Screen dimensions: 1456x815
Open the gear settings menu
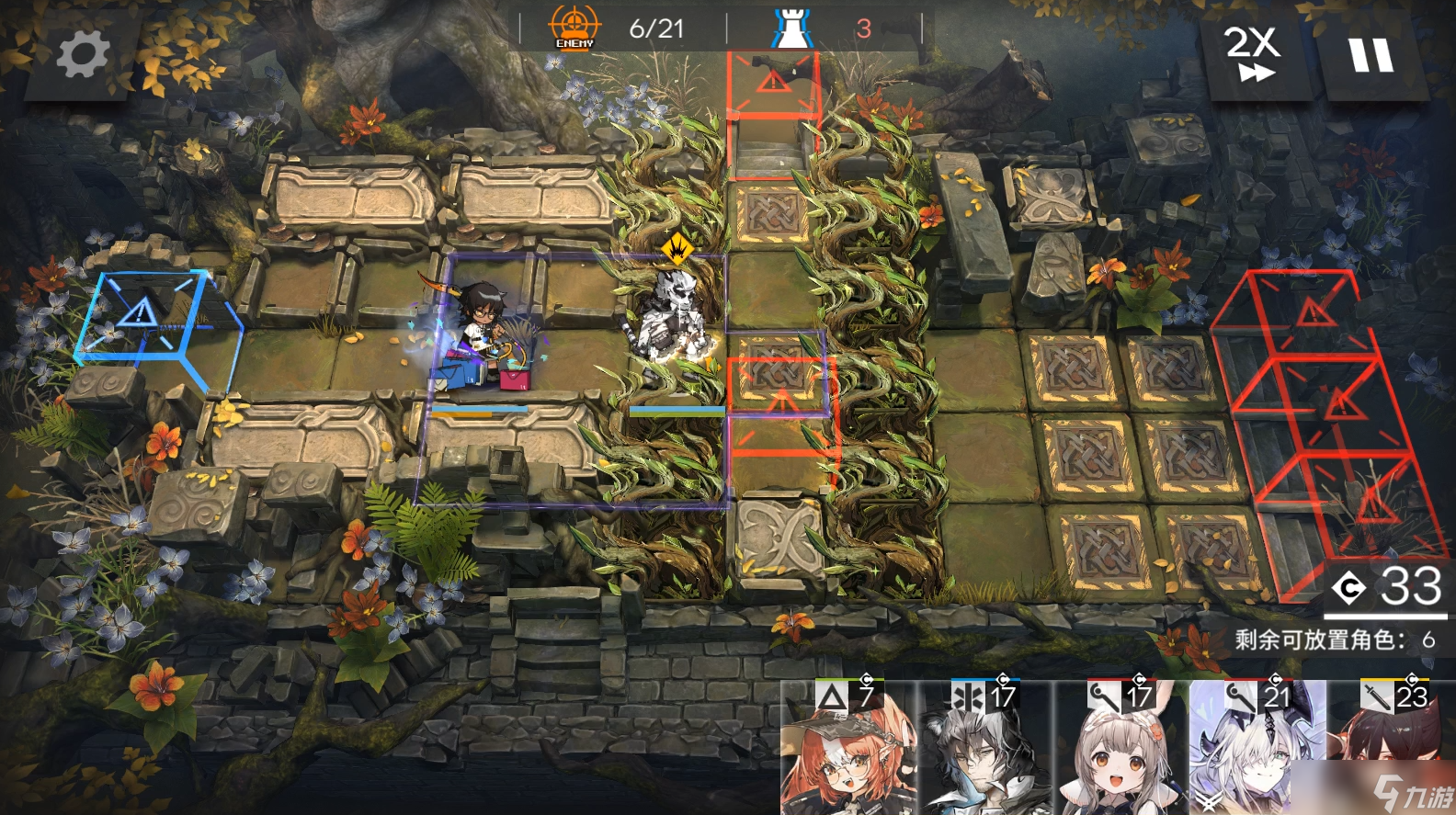pyautogui.click(x=82, y=54)
